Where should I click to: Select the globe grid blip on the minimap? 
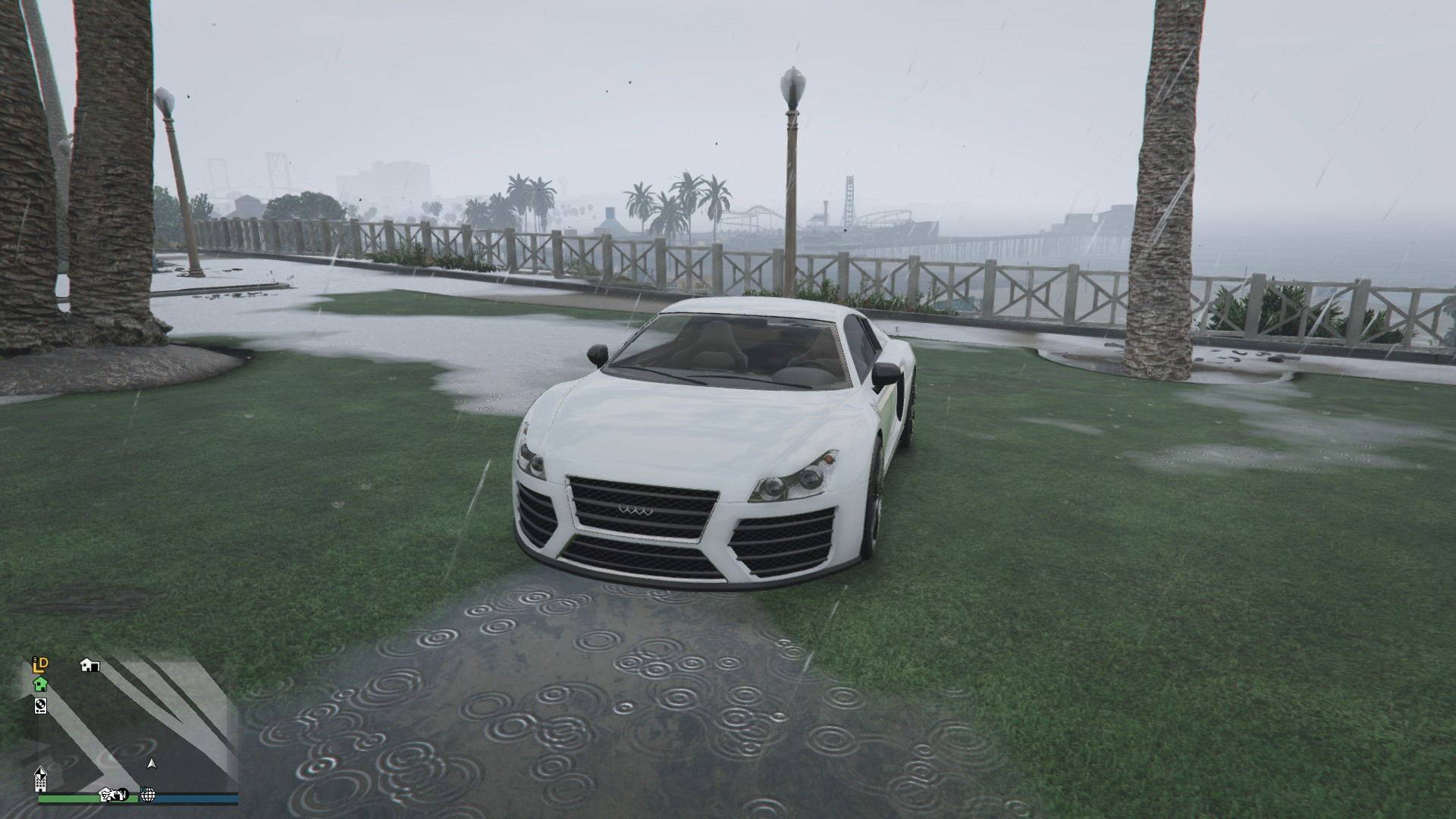[x=148, y=795]
